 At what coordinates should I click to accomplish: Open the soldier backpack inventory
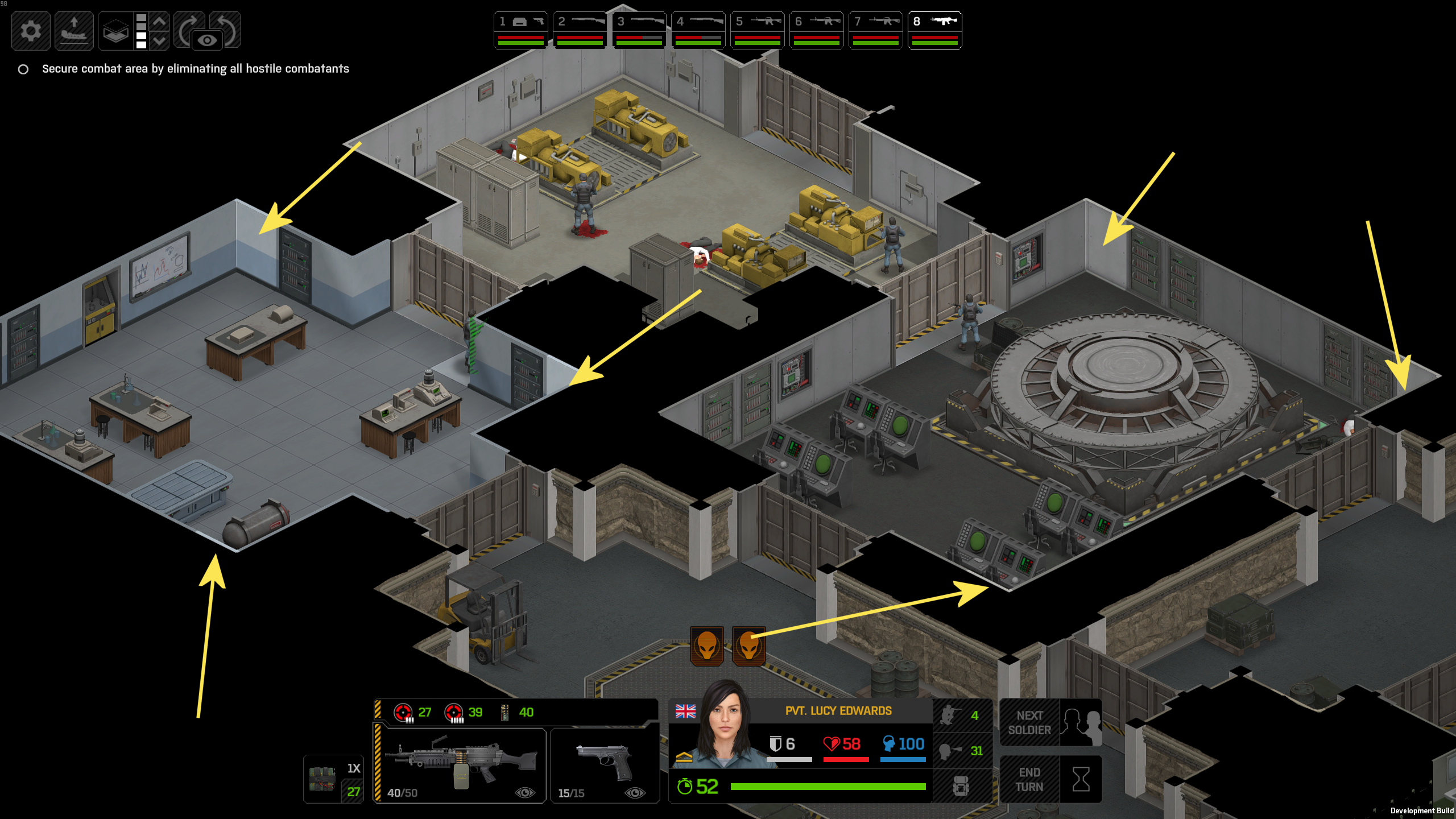tap(961, 786)
